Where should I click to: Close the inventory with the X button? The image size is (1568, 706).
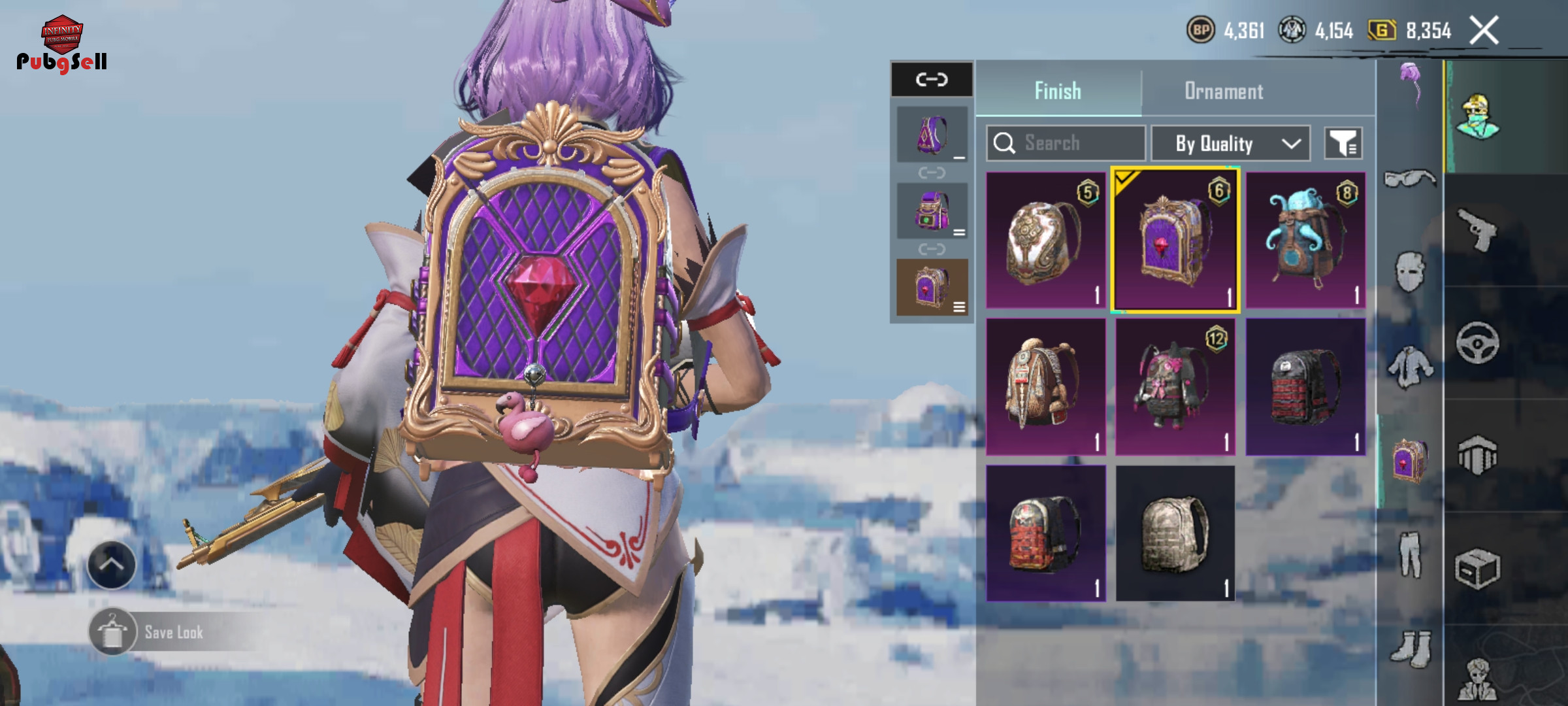point(1484,31)
